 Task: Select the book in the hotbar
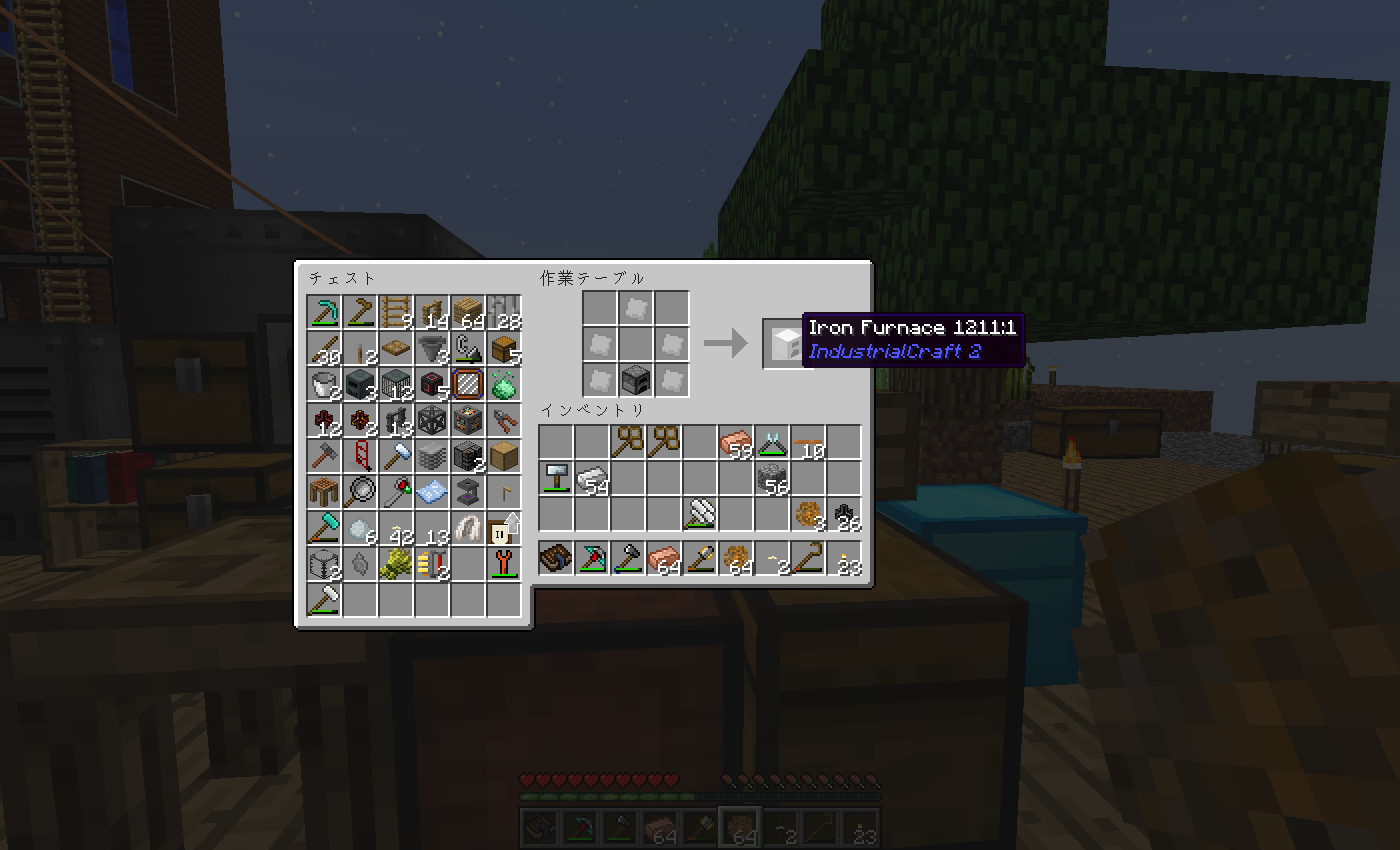556,558
